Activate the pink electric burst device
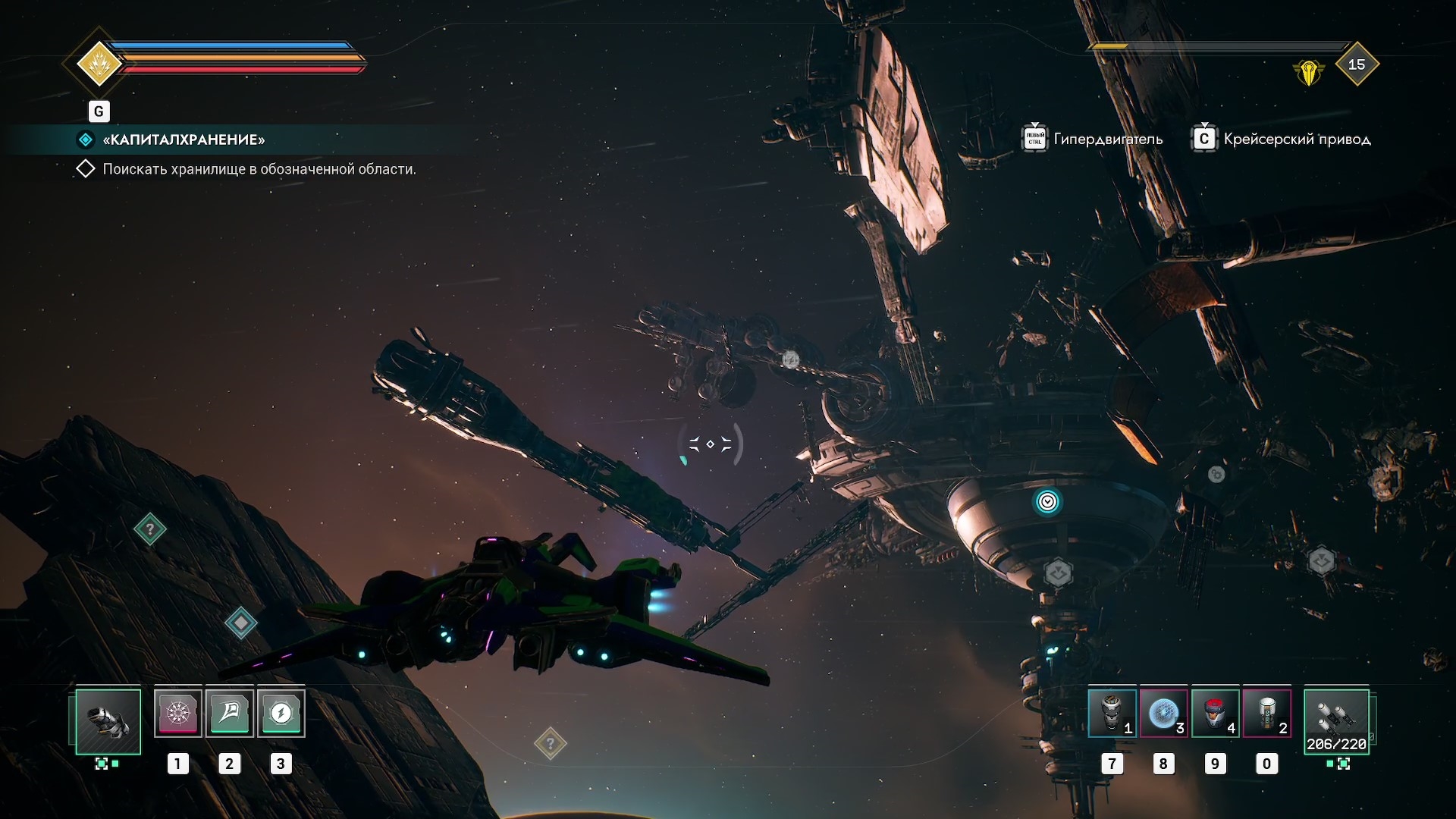Viewport: 1456px width, 819px height. (x=178, y=713)
